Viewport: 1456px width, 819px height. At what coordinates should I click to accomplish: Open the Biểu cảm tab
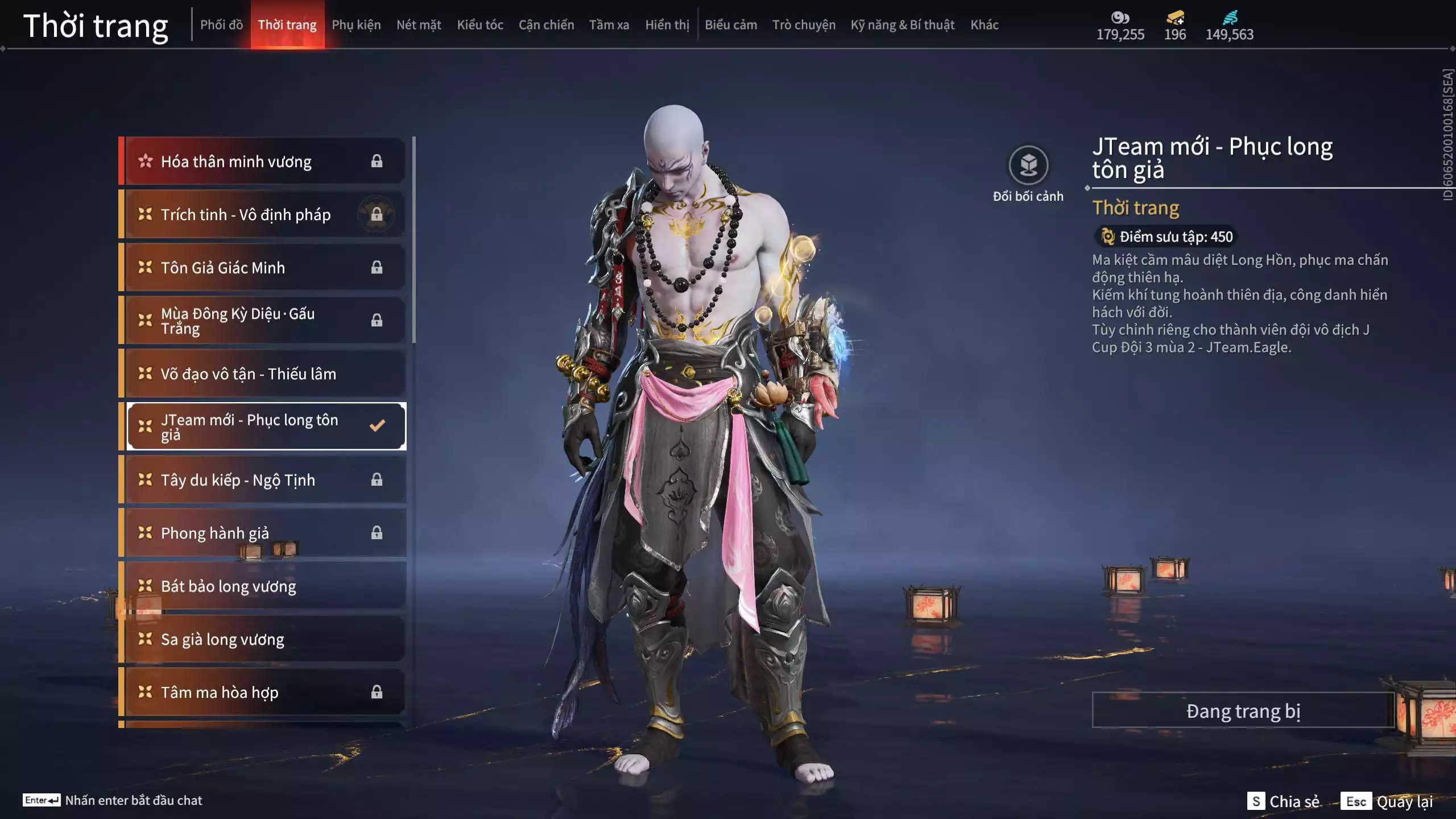731,25
